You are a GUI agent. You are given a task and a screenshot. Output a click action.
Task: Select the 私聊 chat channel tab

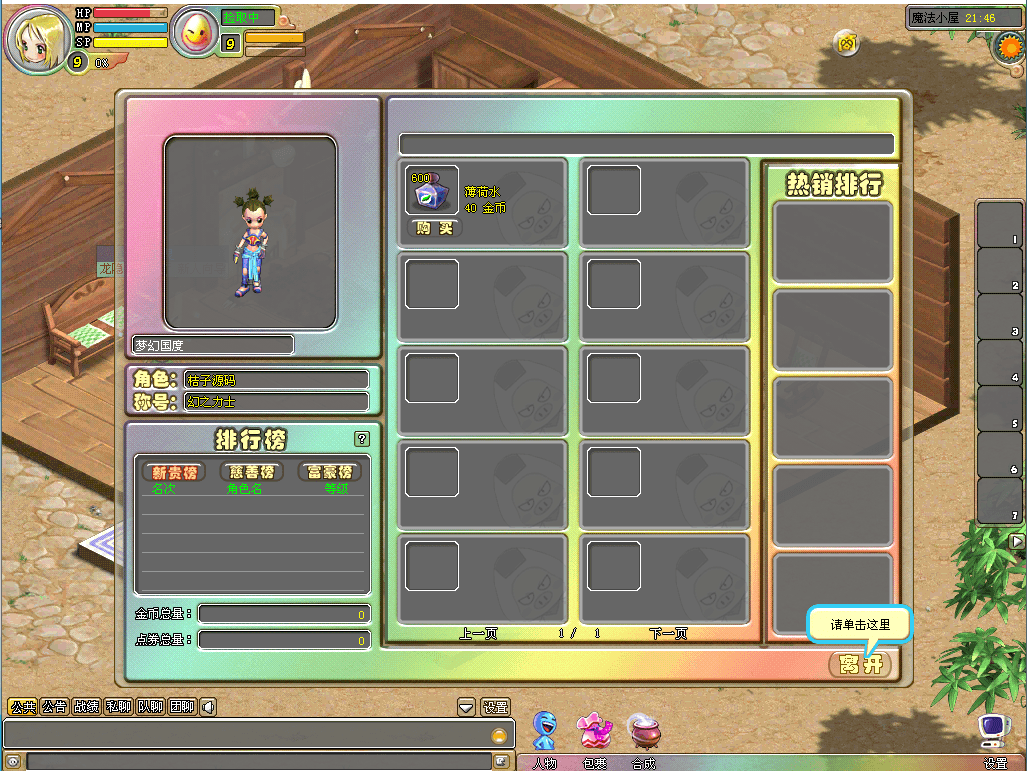118,707
